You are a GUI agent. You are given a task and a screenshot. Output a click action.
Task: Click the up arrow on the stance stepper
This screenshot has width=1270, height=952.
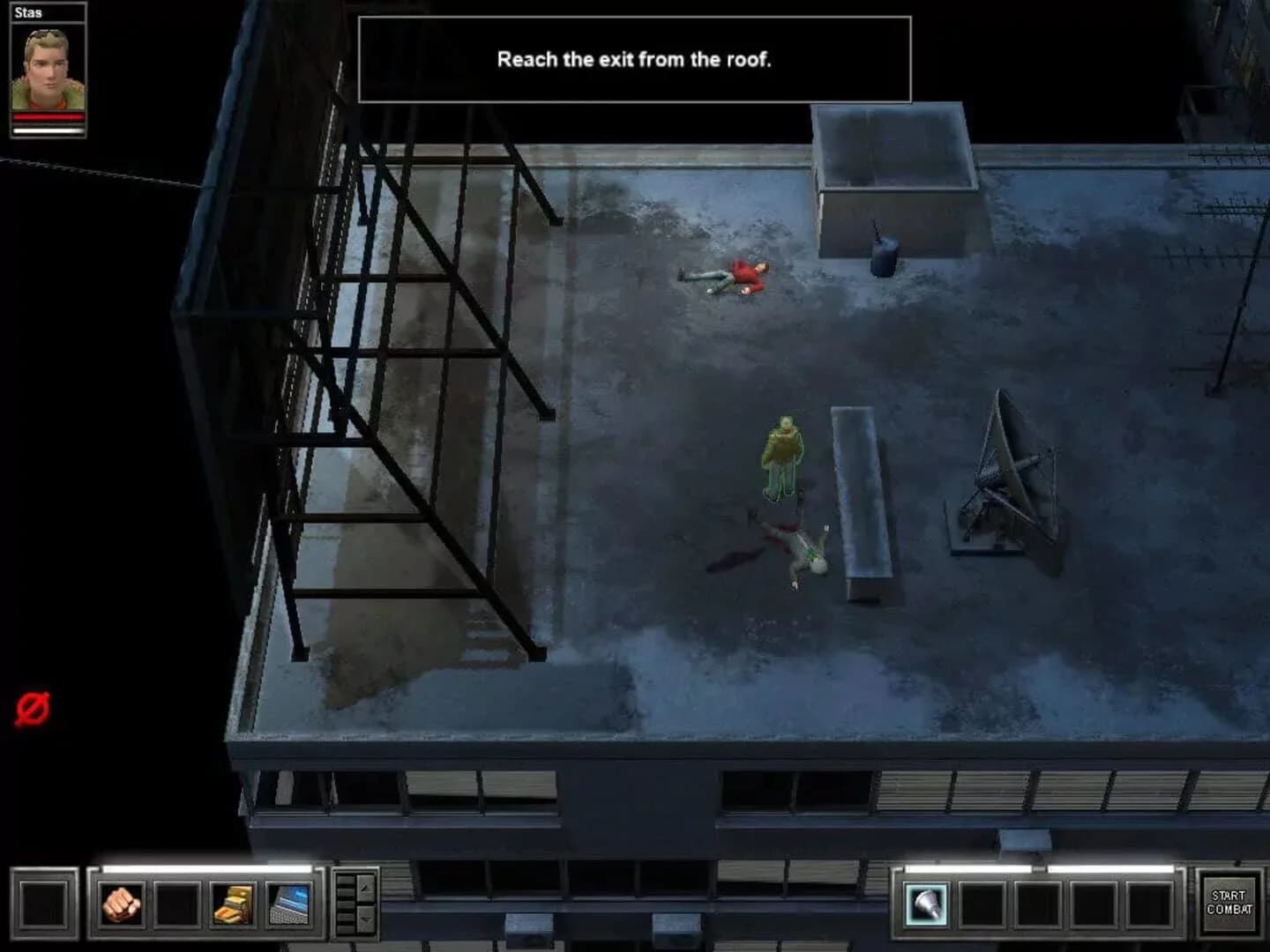pyautogui.click(x=363, y=889)
